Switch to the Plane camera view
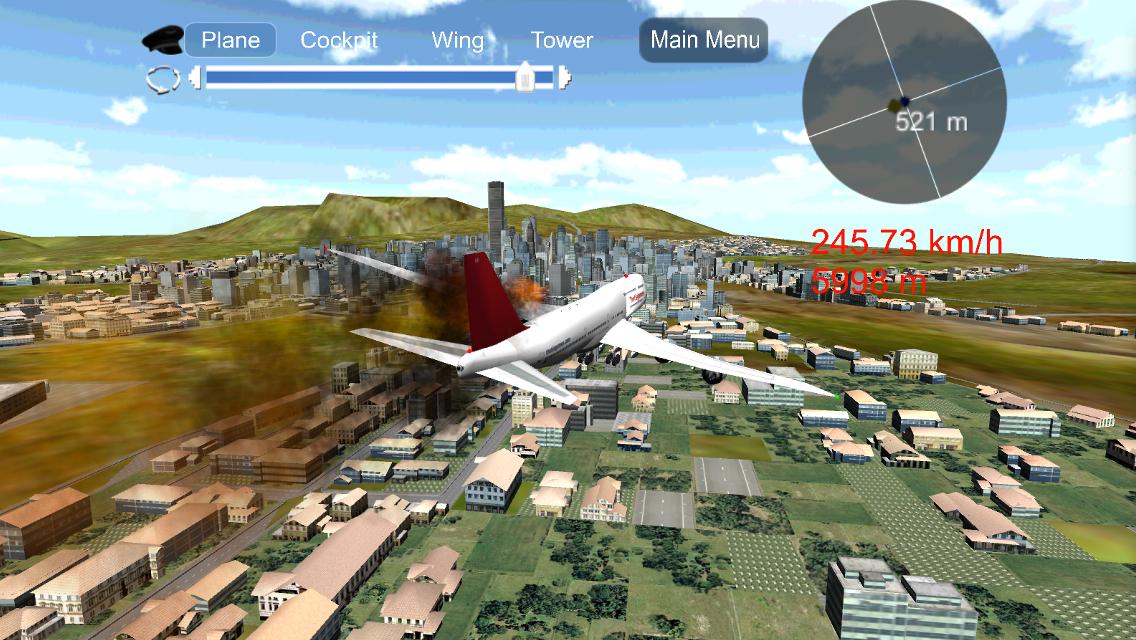The width and height of the screenshot is (1136, 640). [x=231, y=40]
